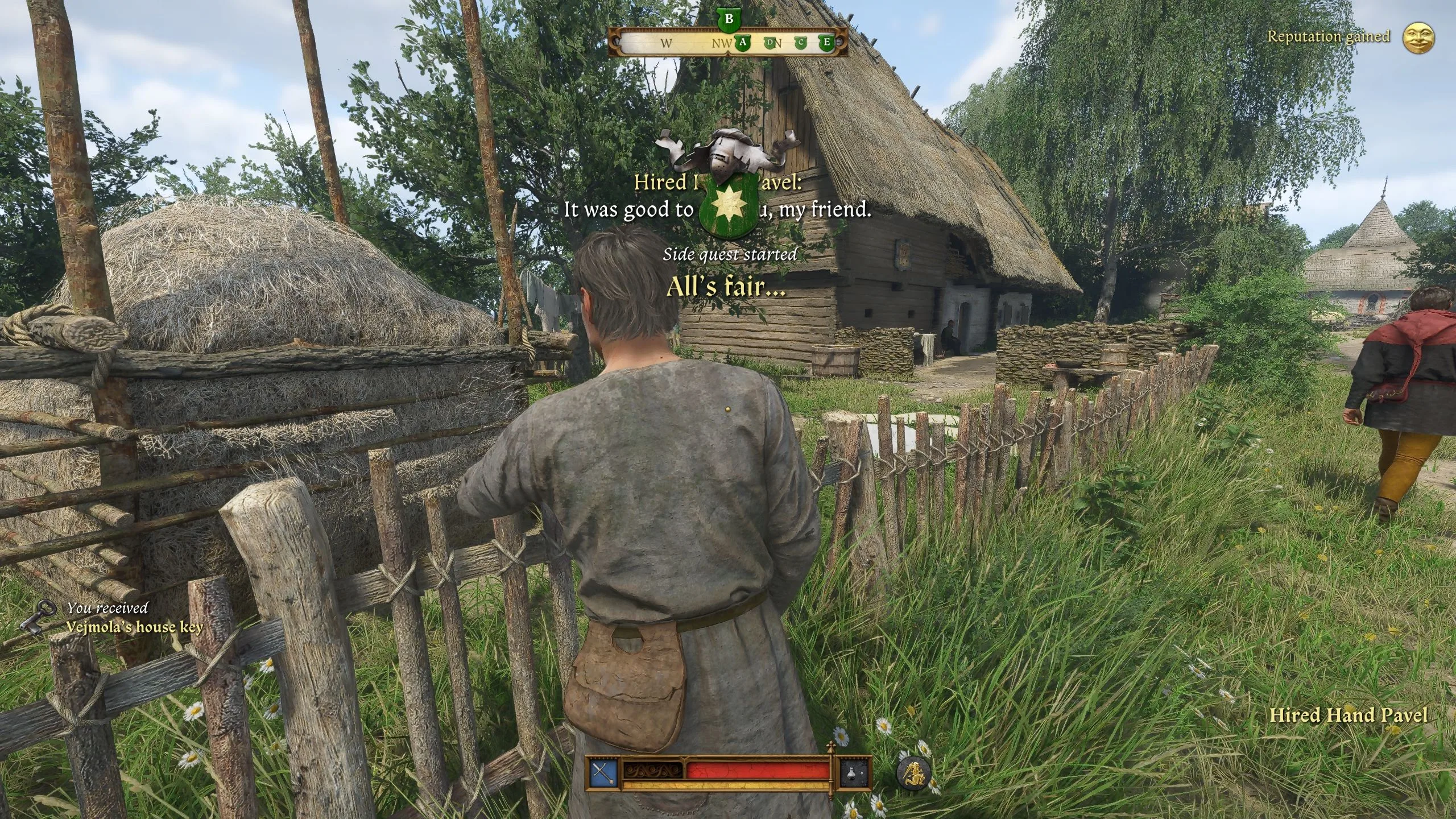Image resolution: width=1456 pixels, height=819 pixels.
Task: Click the quest marker B above the compass
Action: pos(729,19)
